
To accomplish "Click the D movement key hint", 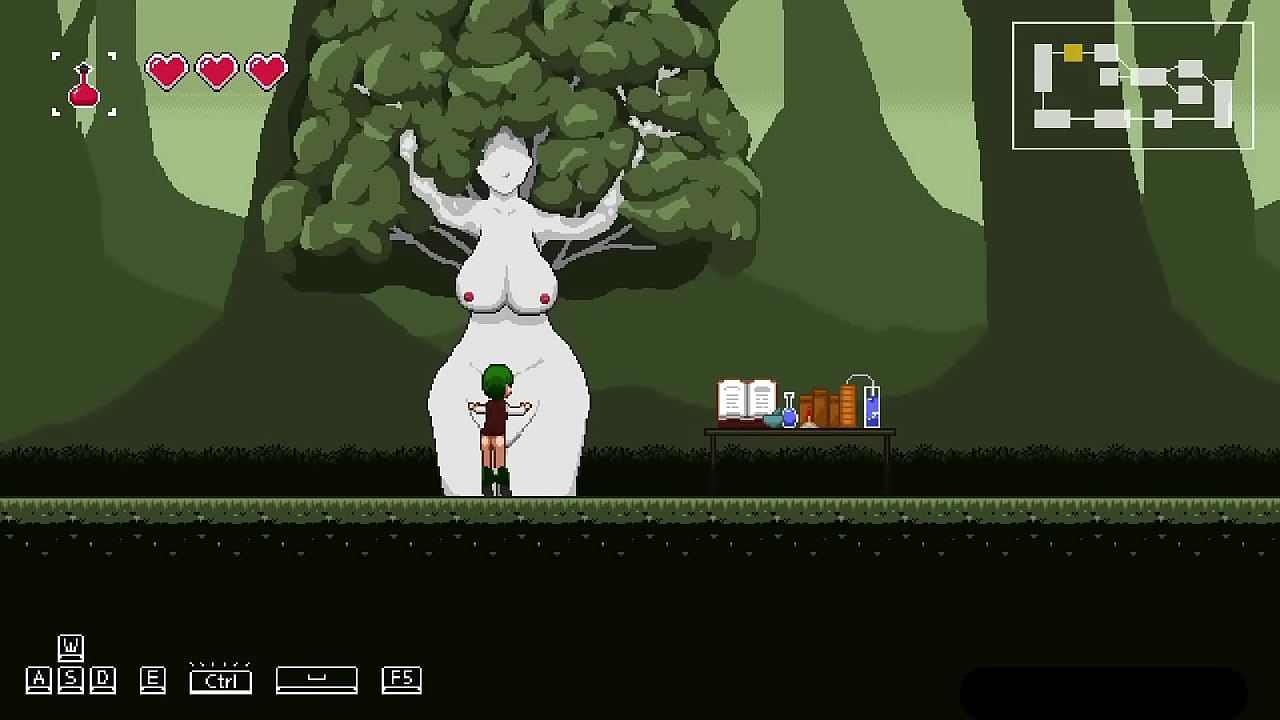I will coord(102,679).
